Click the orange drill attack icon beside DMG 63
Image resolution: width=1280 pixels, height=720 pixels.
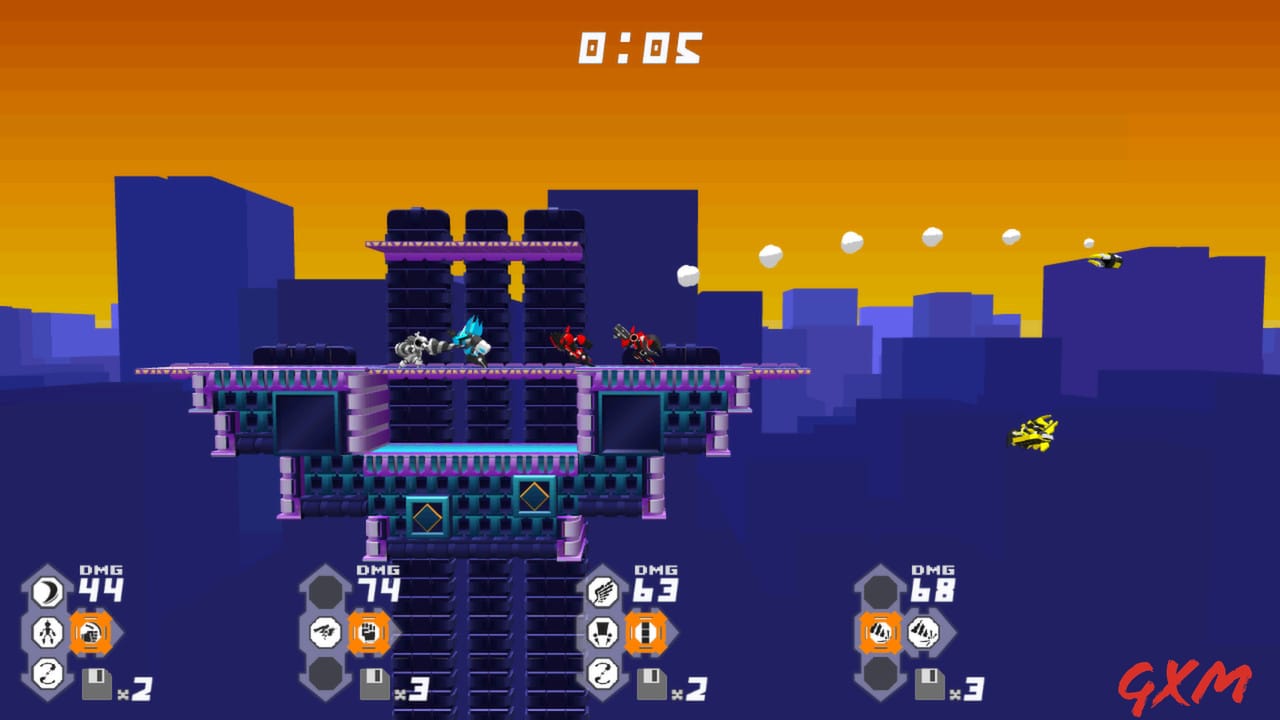pos(646,632)
